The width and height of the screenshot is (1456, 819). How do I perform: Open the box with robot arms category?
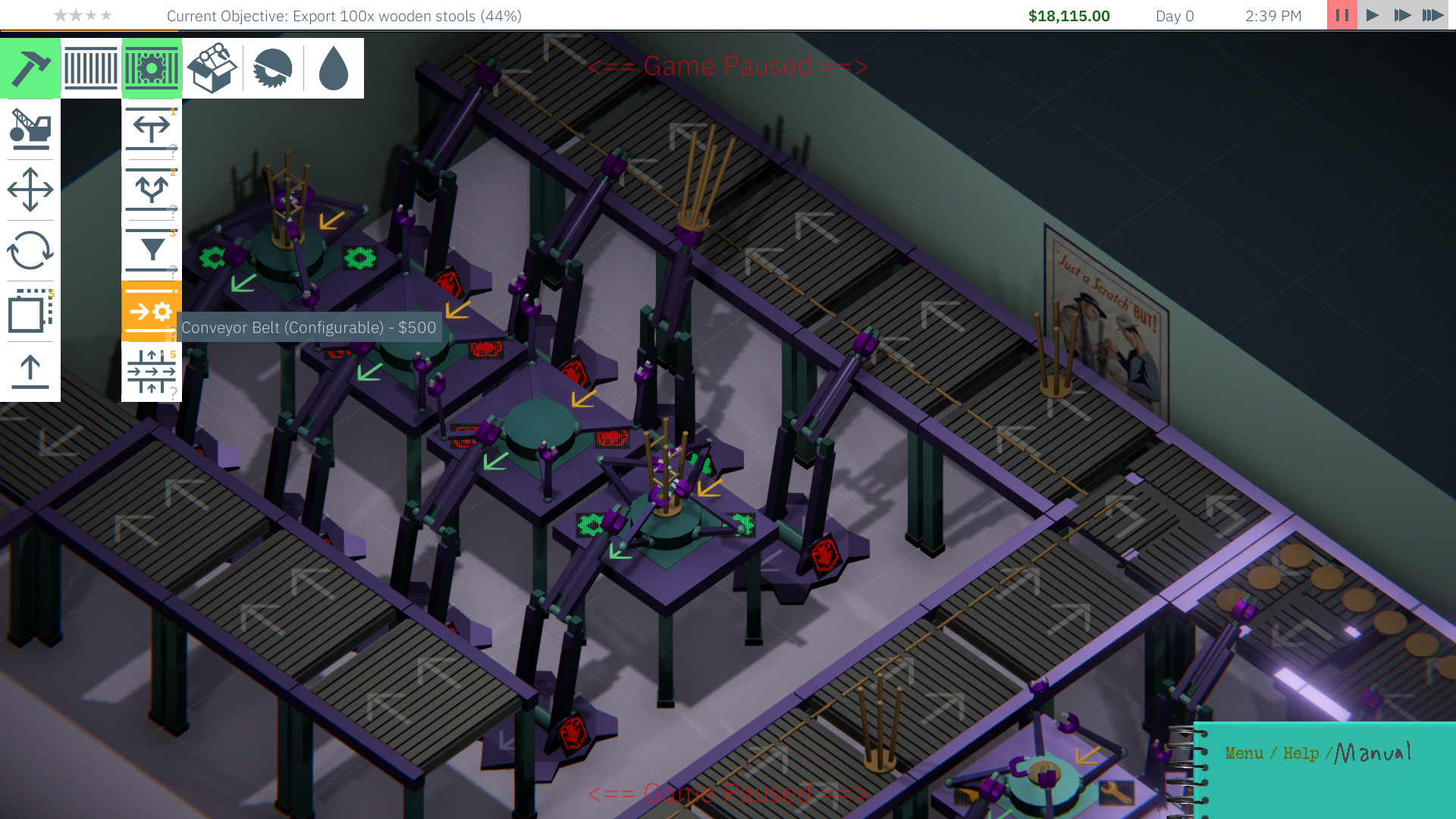pos(212,68)
